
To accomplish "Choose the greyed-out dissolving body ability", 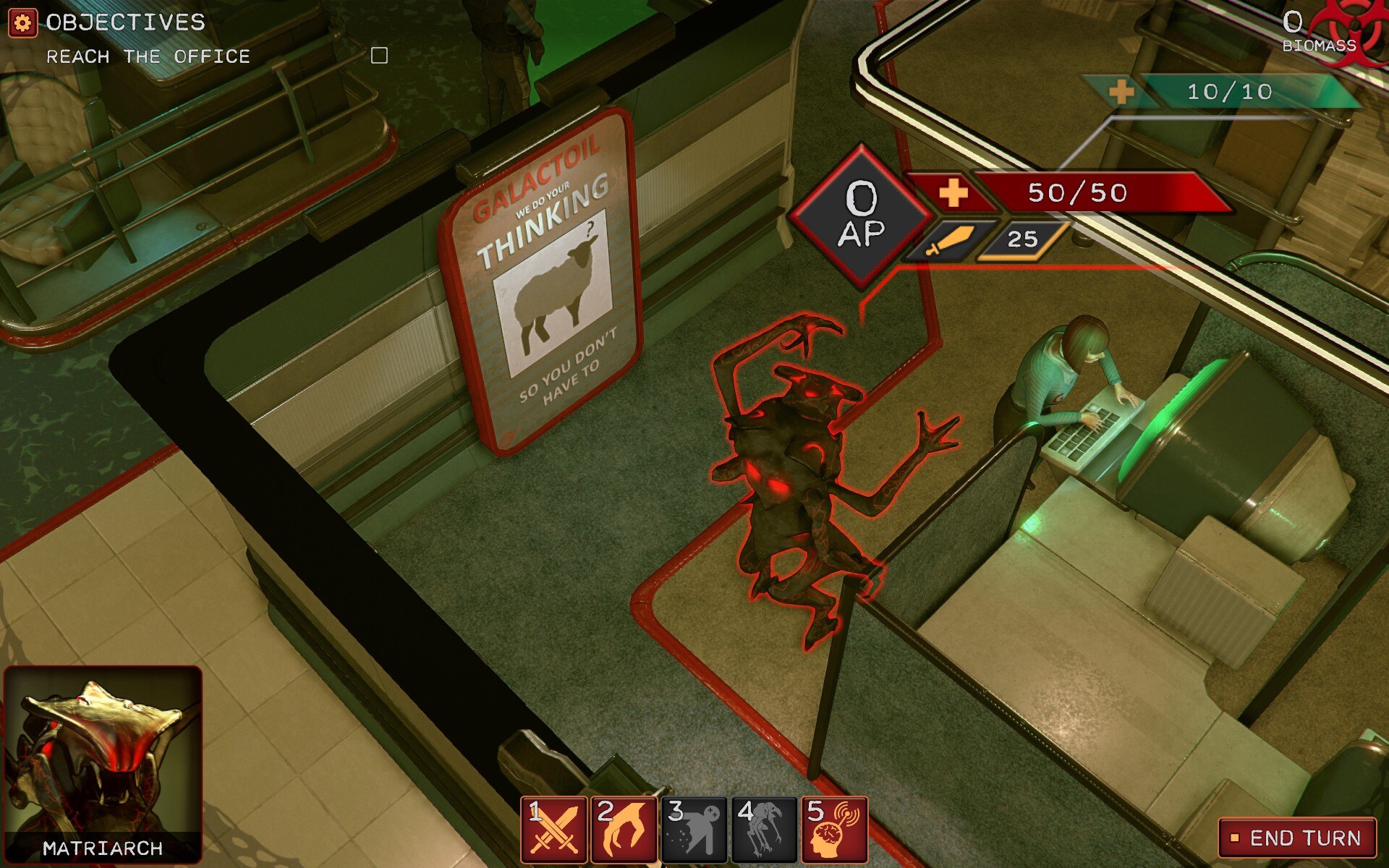I will tap(694, 830).
